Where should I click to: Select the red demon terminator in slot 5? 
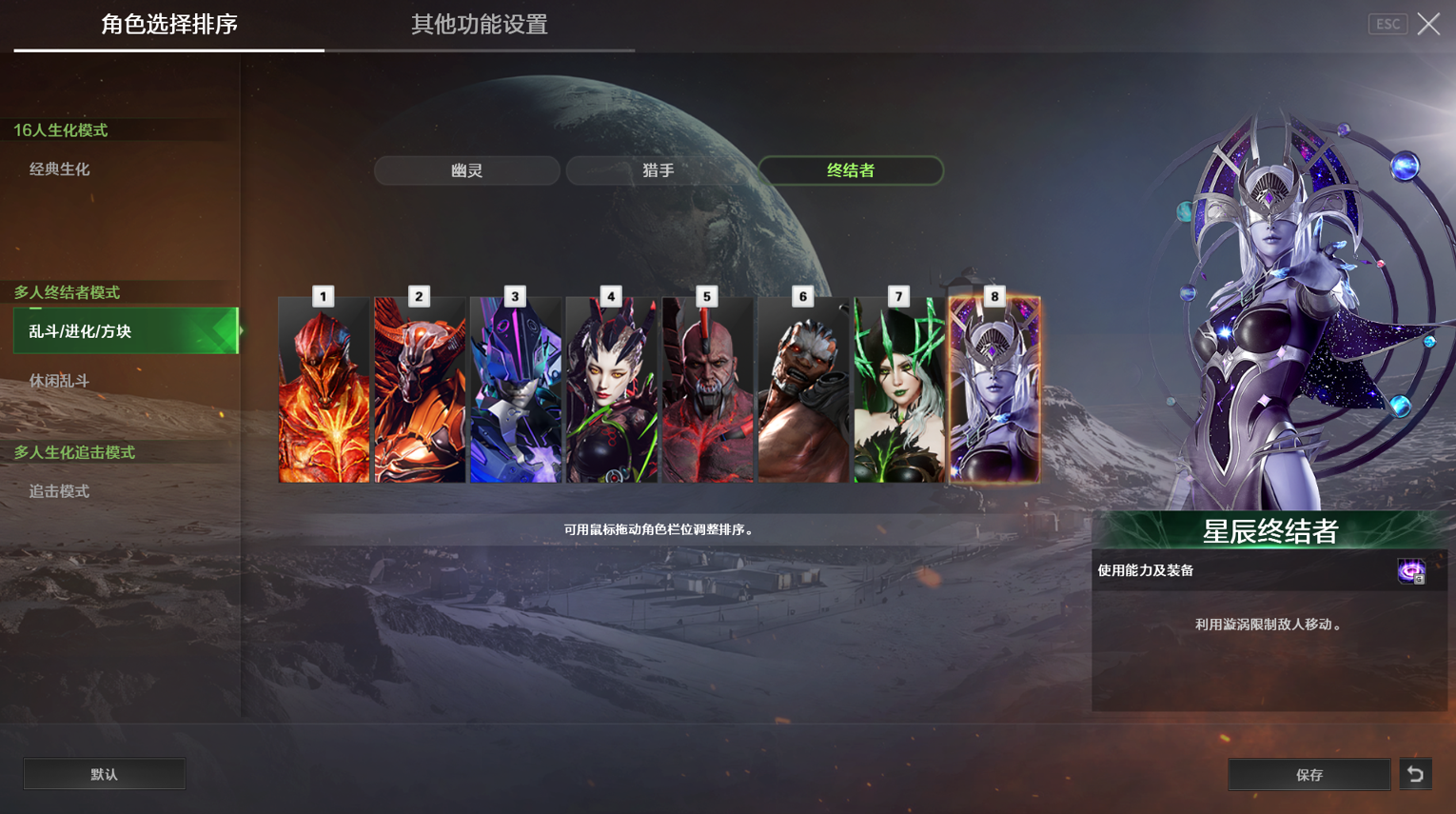[707, 390]
